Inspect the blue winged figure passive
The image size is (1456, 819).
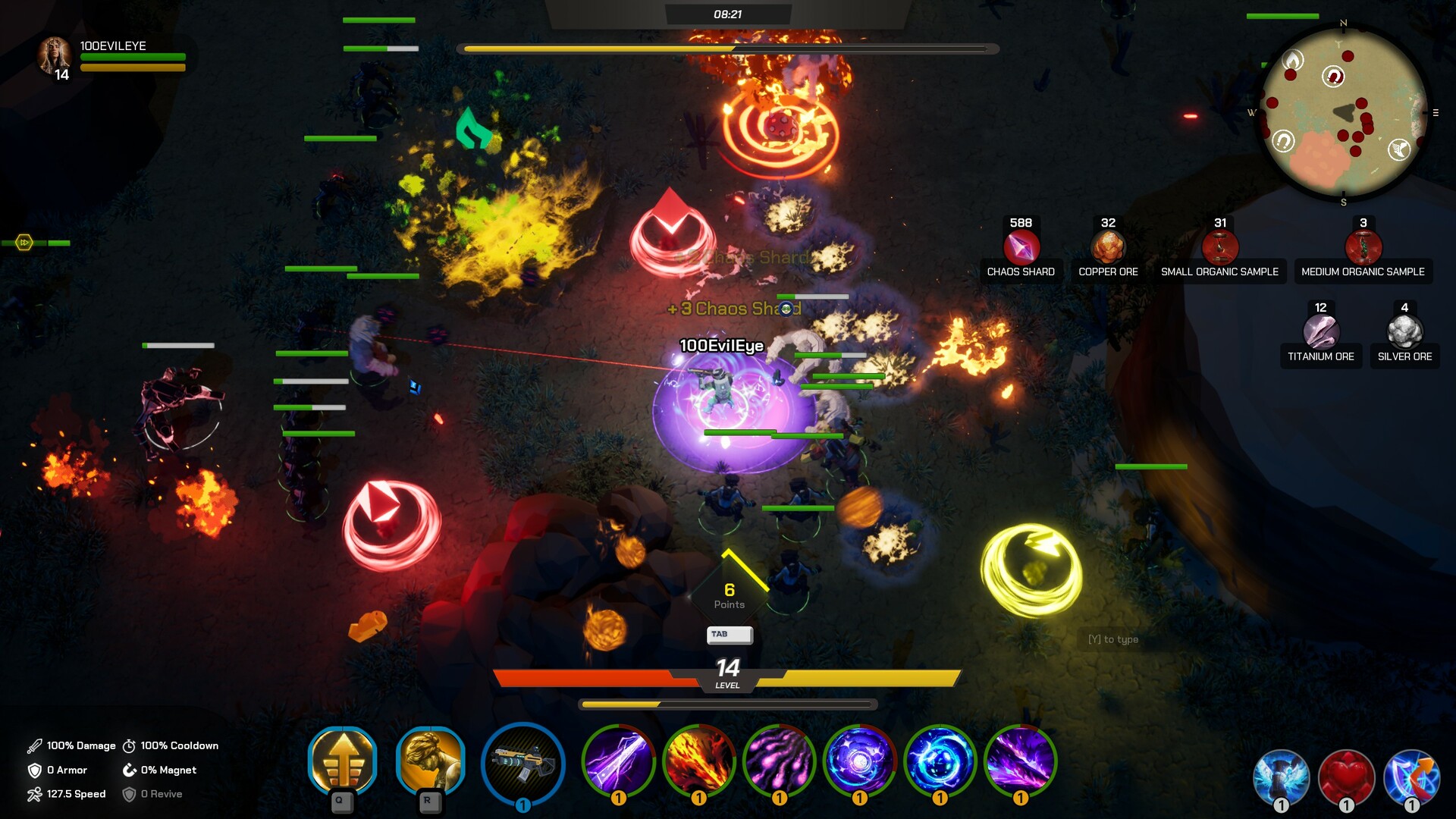click(x=1281, y=778)
